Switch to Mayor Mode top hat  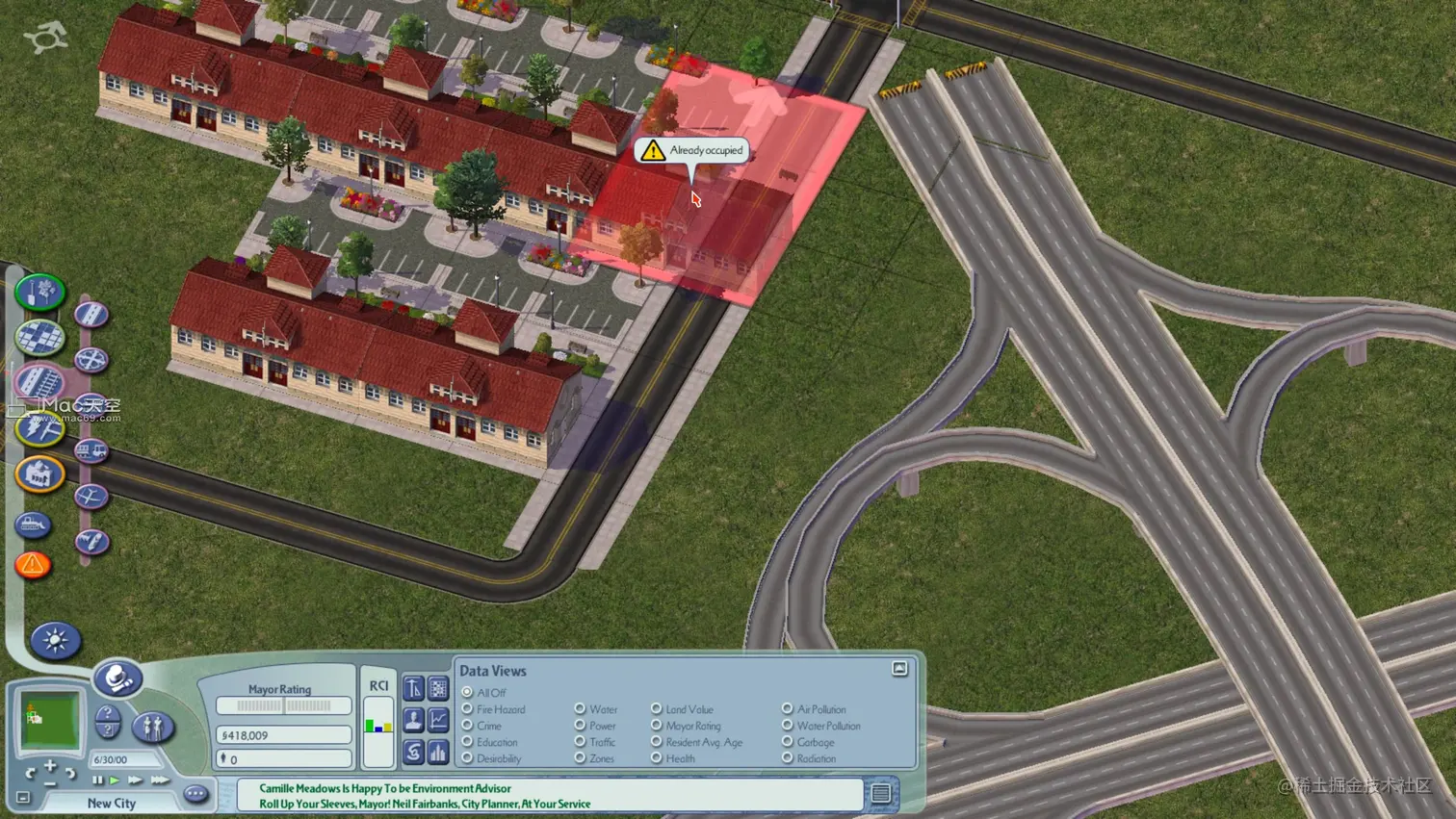[x=118, y=678]
